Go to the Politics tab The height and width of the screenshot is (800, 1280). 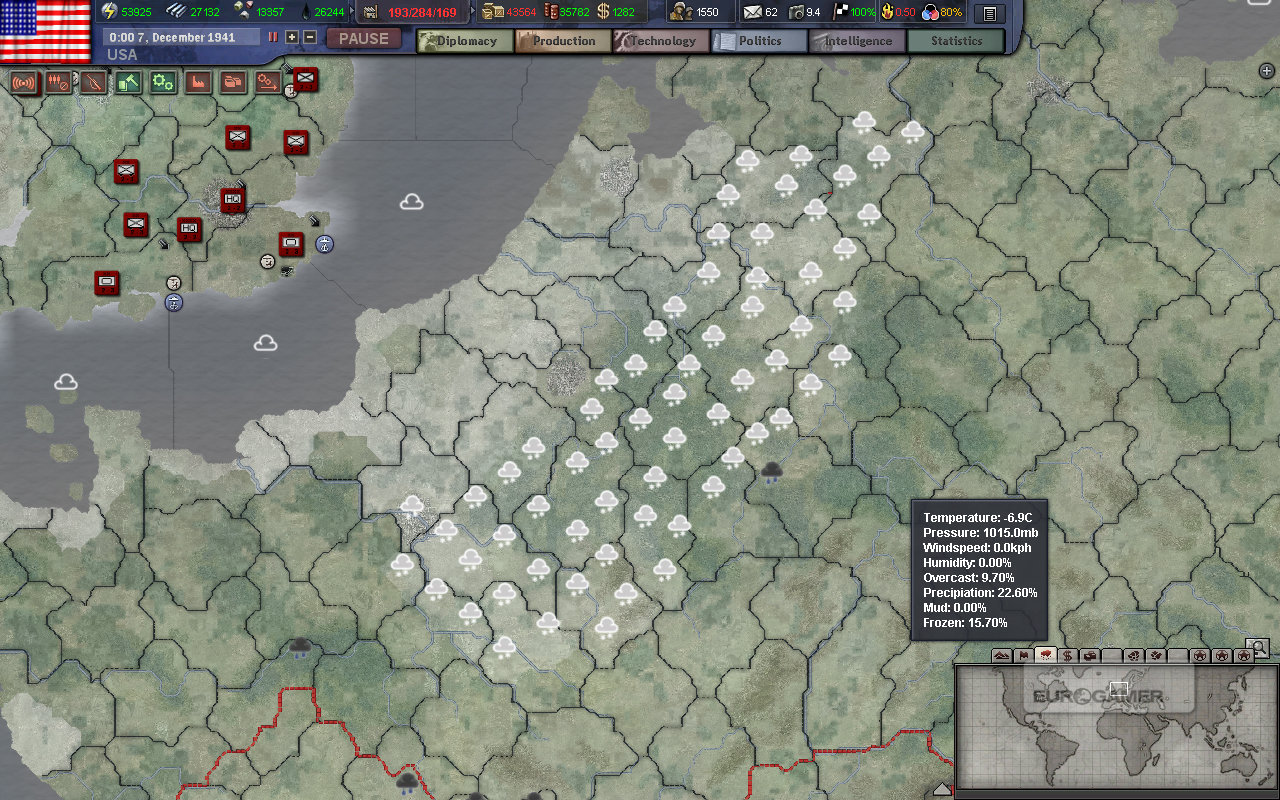[x=759, y=41]
